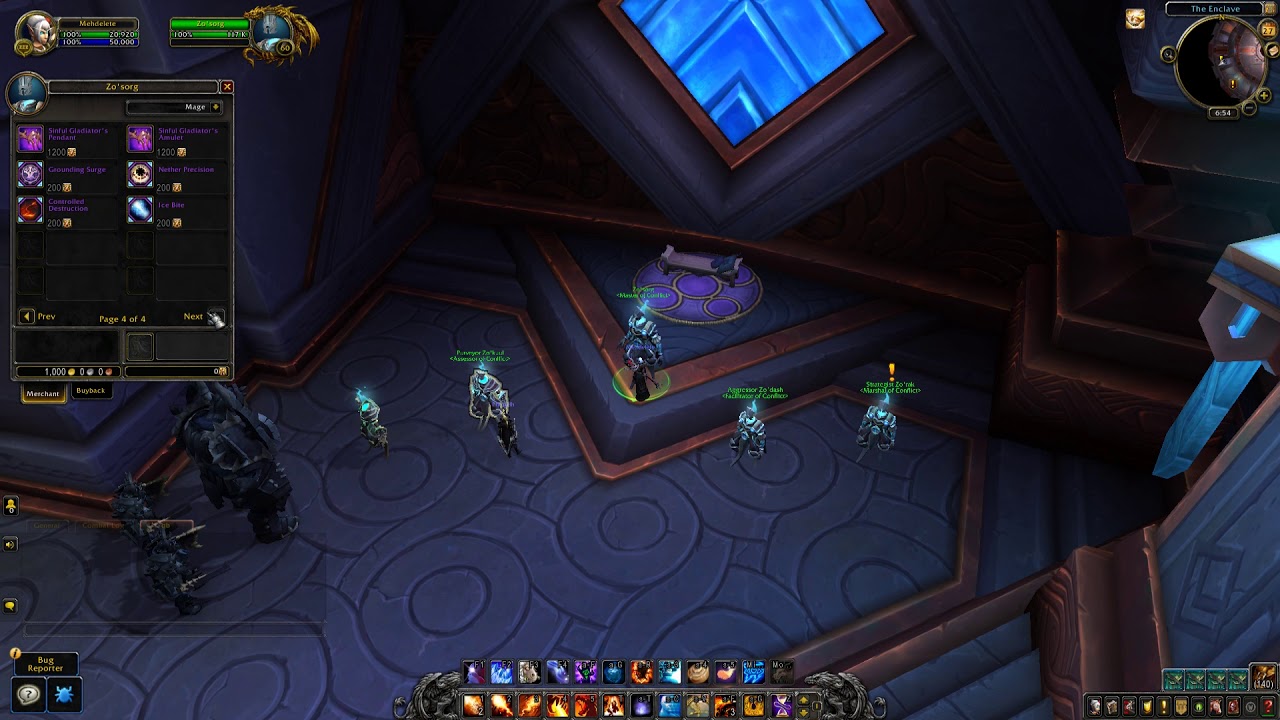The image size is (1280, 720).
Task: Close the Zo'sorg merchant window
Action: point(227,87)
